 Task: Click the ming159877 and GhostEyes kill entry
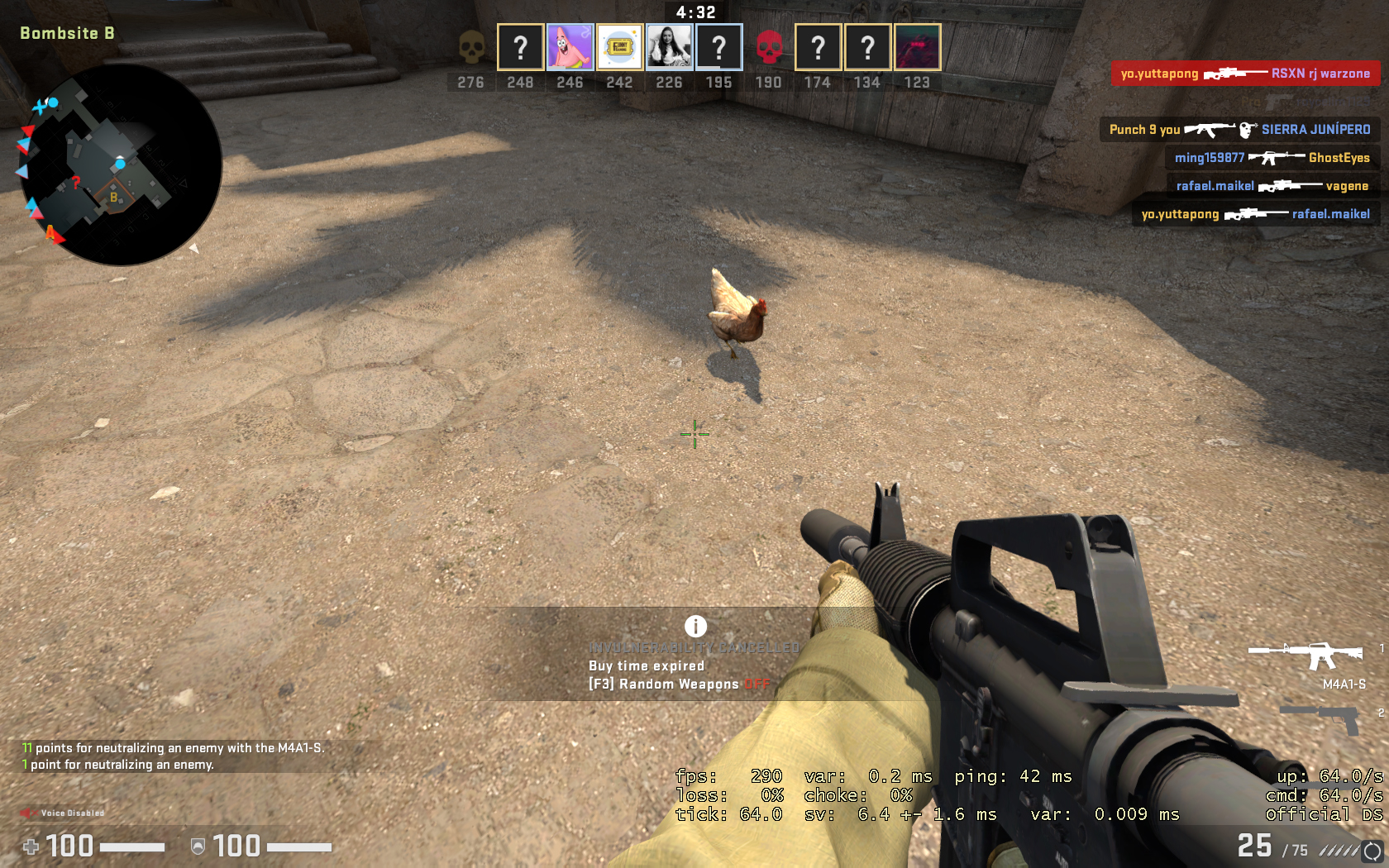tap(1272, 158)
